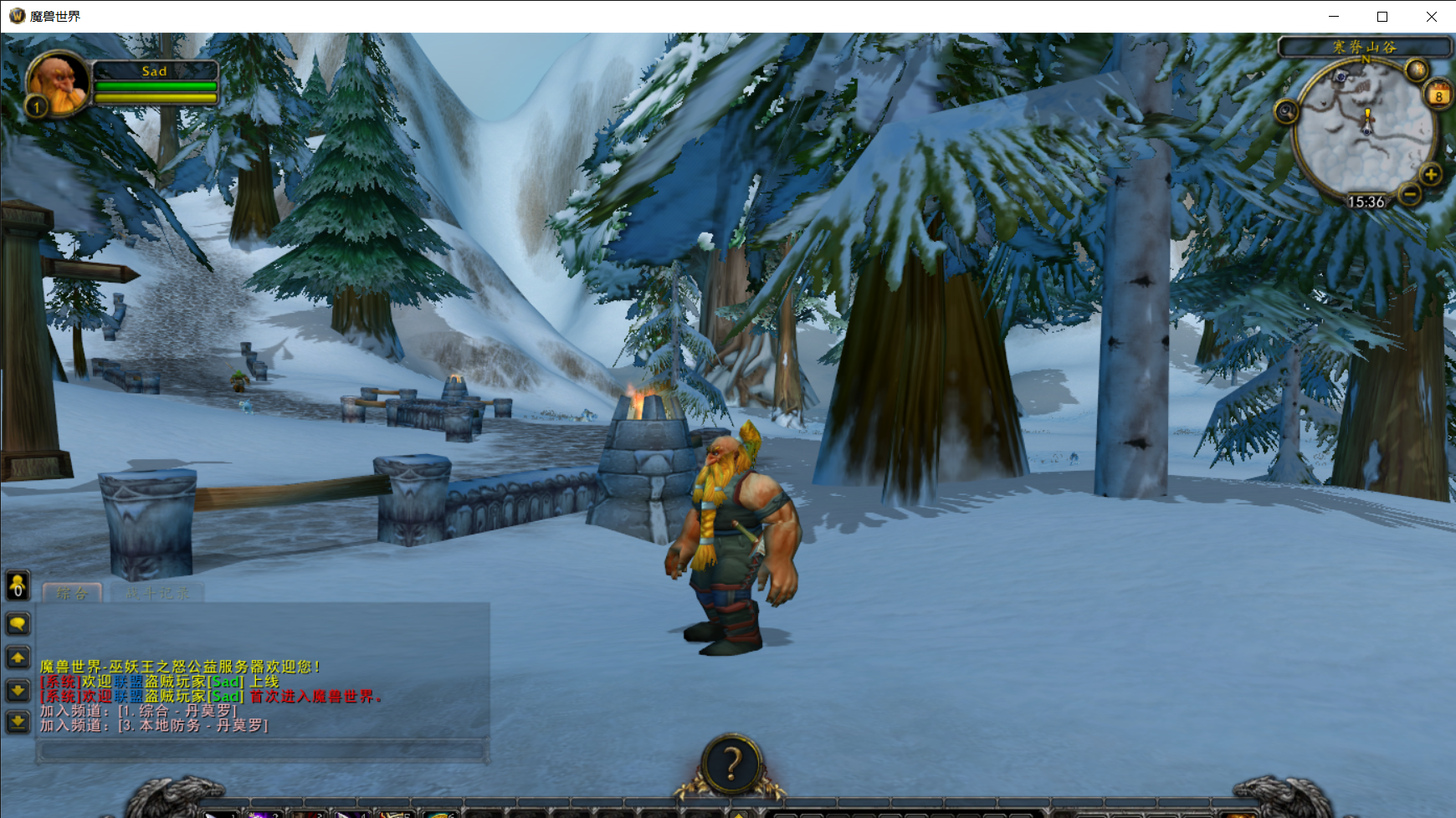Close the 魔兽世界 game window

click(1431, 17)
